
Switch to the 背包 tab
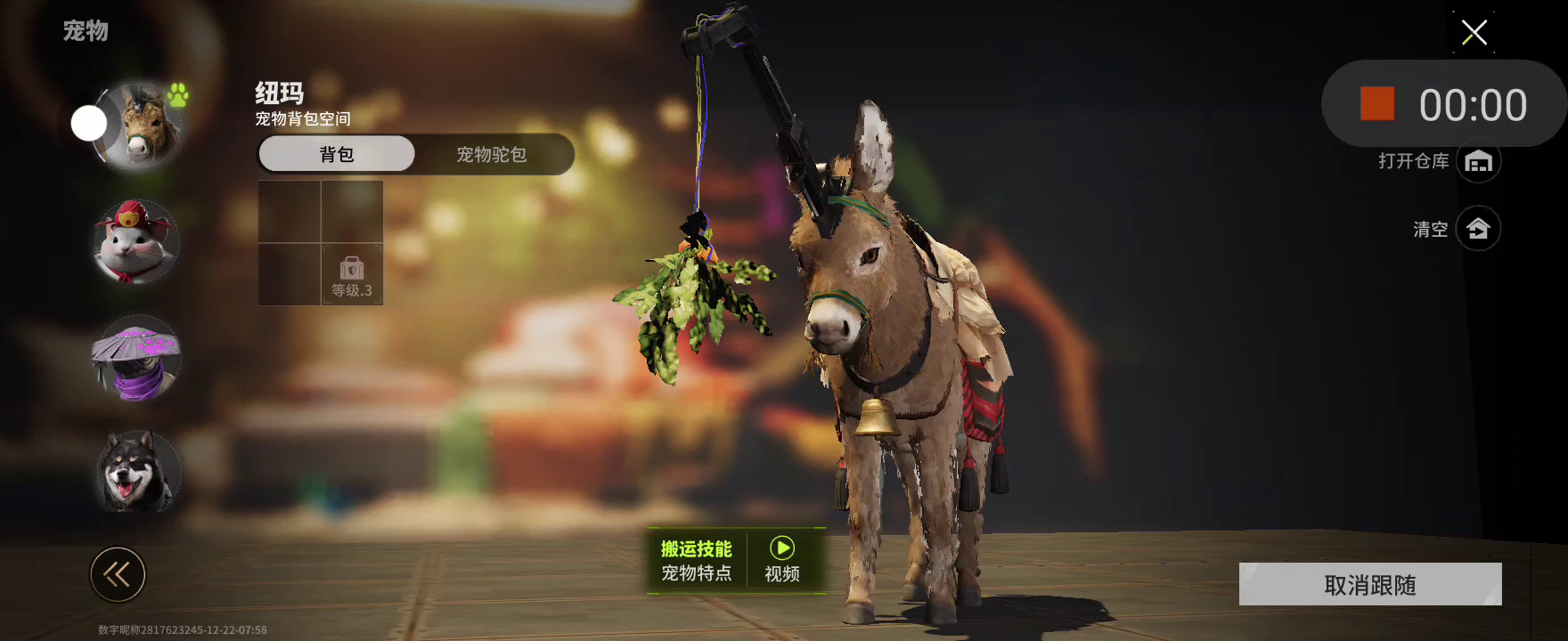click(x=337, y=154)
